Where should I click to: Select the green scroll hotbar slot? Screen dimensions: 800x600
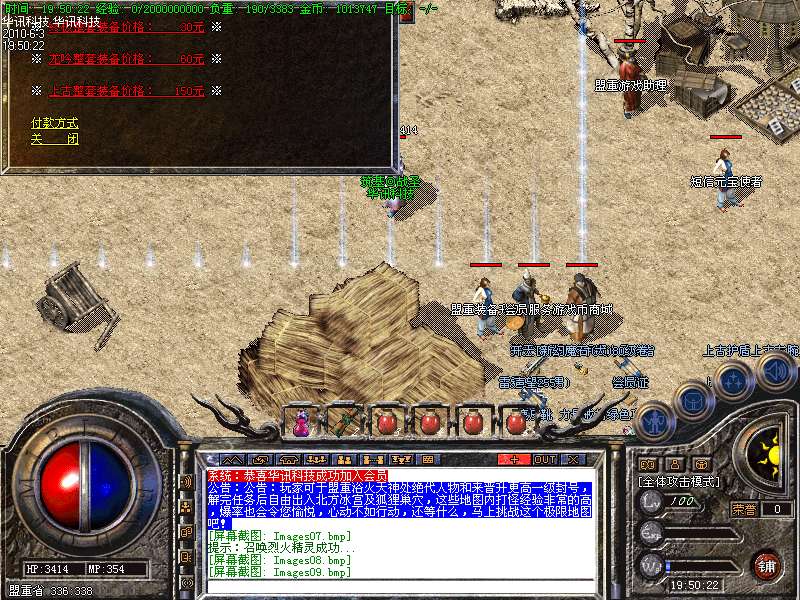[x=343, y=422]
